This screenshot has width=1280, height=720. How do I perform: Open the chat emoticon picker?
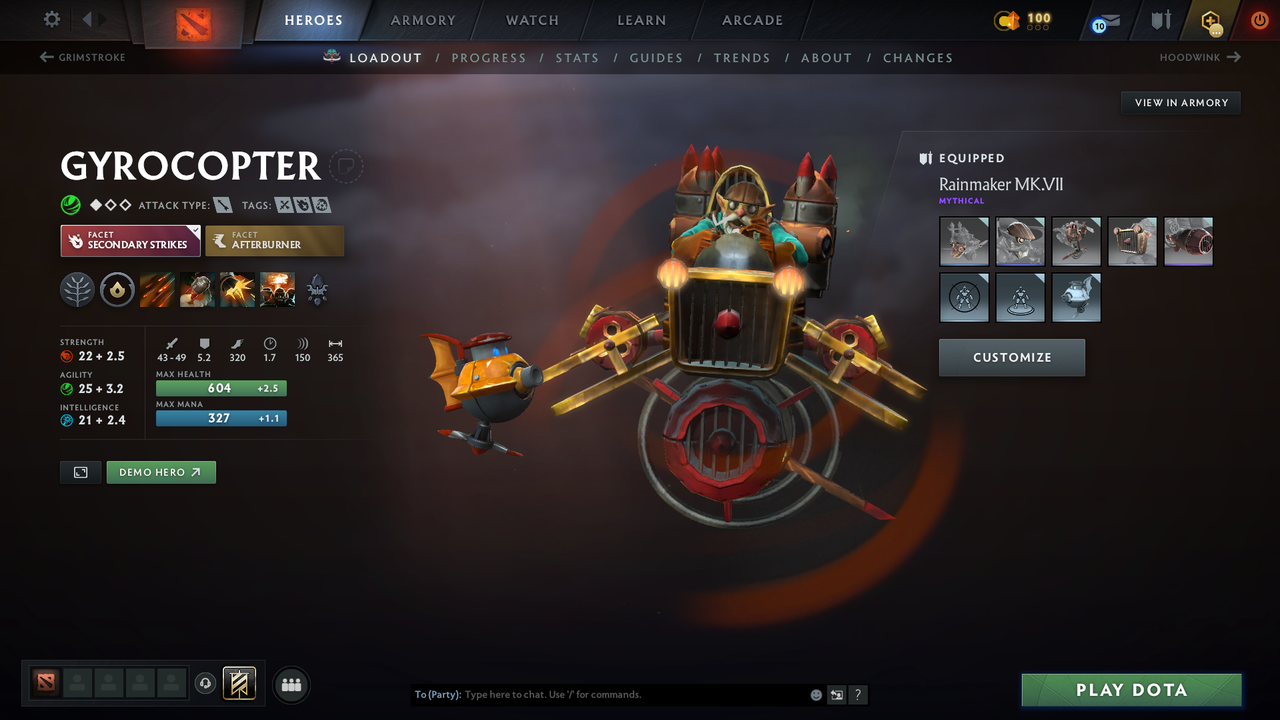pyautogui.click(x=816, y=694)
